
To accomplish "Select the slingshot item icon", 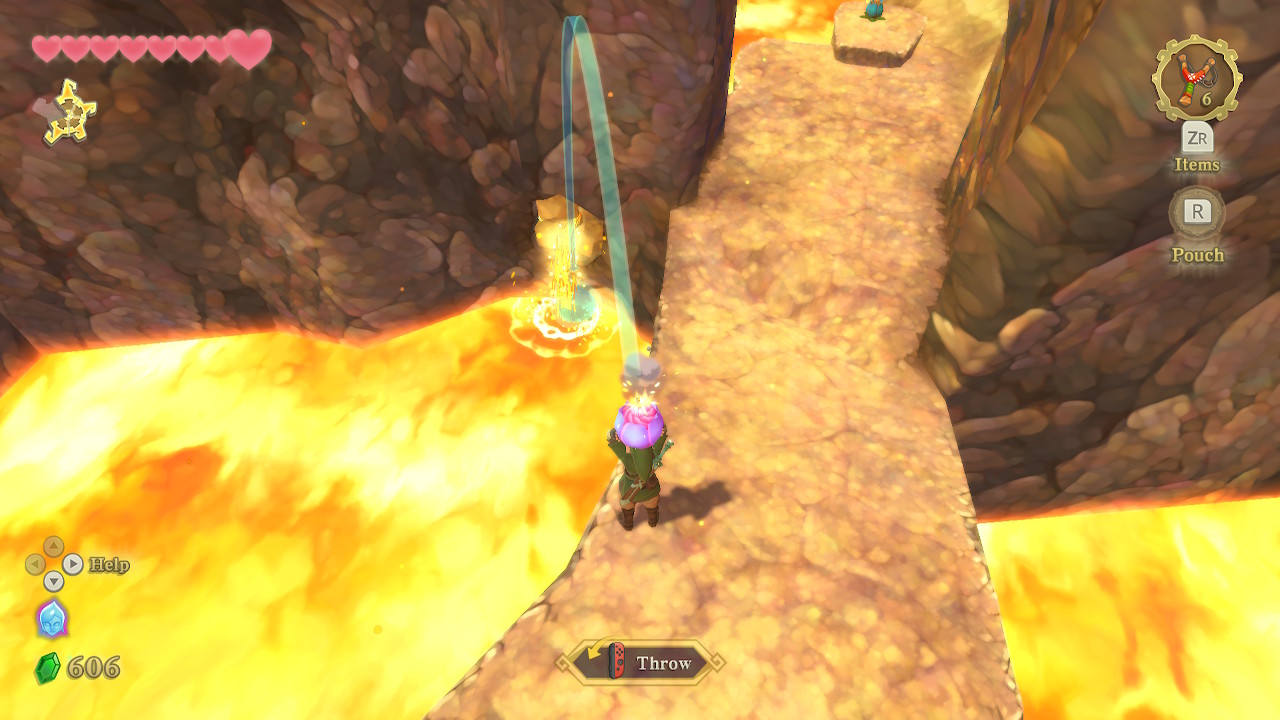I will click(x=1196, y=78).
